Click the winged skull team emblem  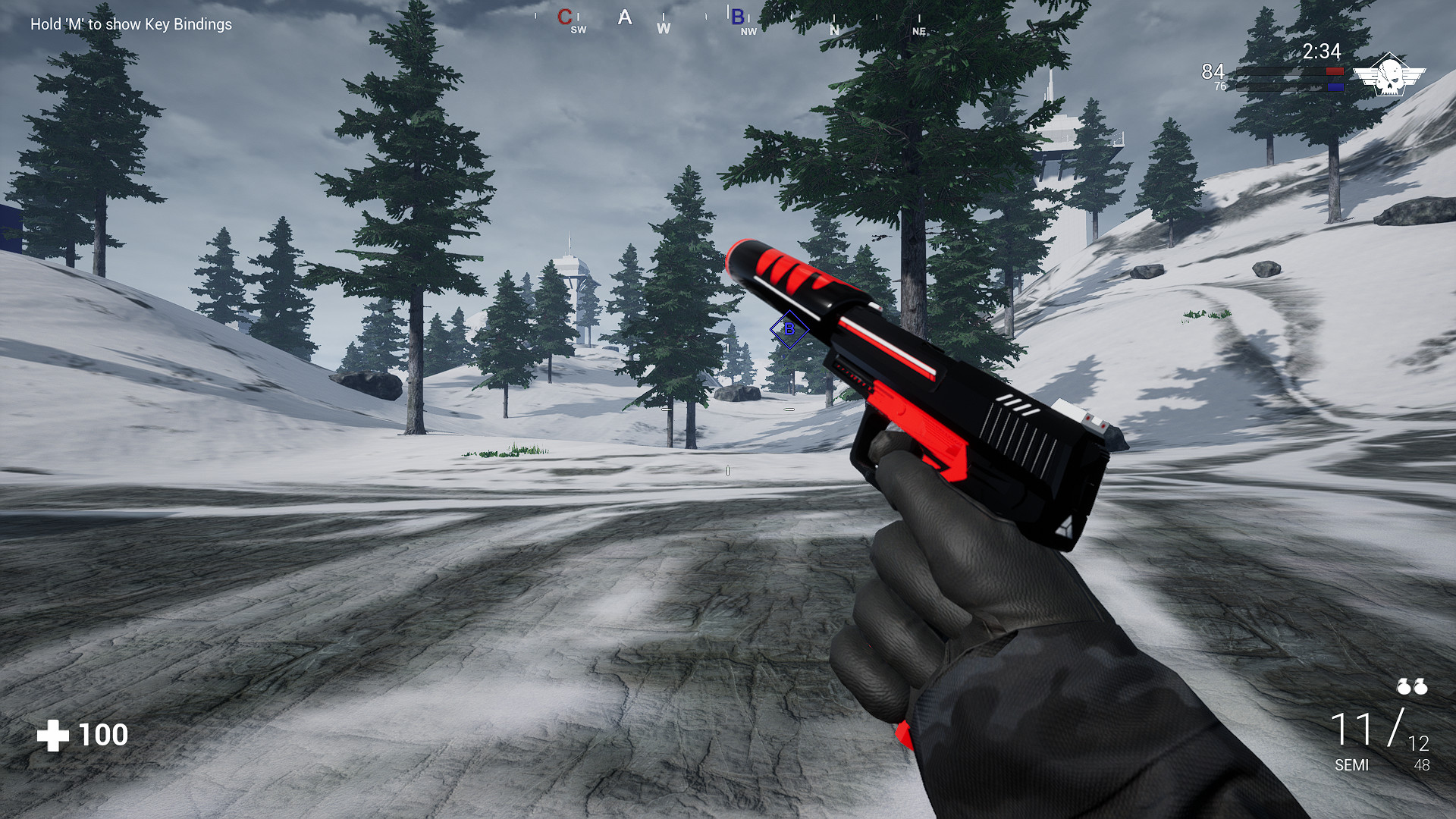[1389, 75]
